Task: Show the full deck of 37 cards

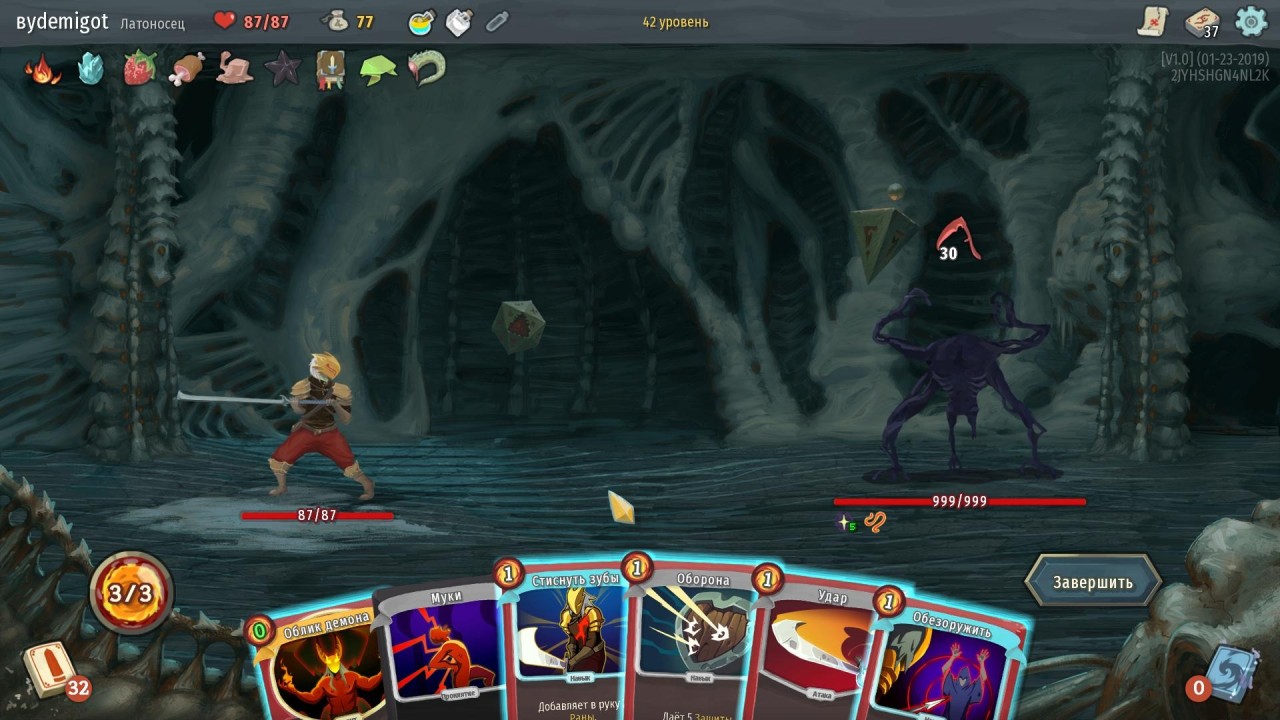Action: (1201, 22)
